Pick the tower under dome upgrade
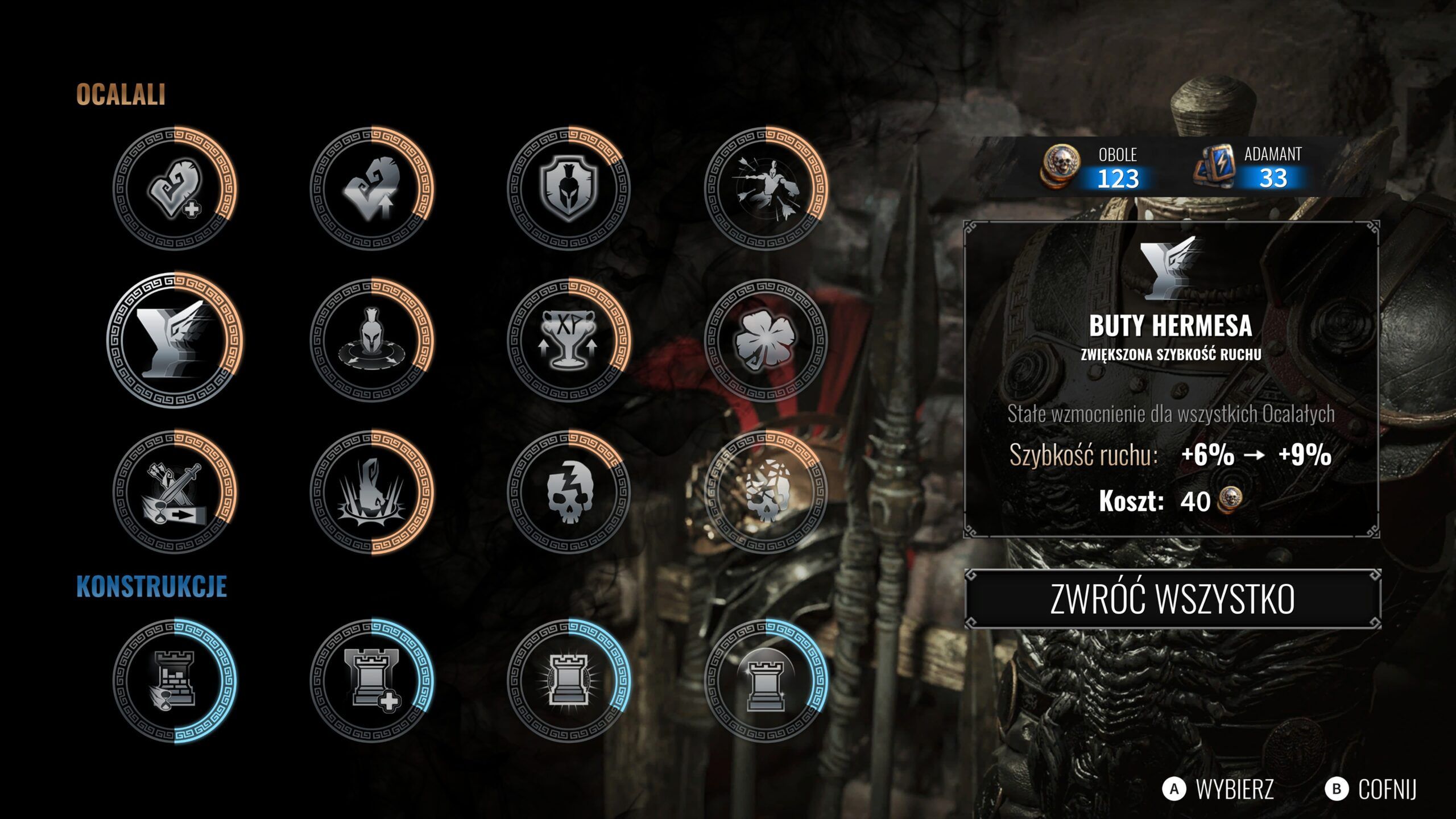The image size is (1456, 819). (x=766, y=681)
